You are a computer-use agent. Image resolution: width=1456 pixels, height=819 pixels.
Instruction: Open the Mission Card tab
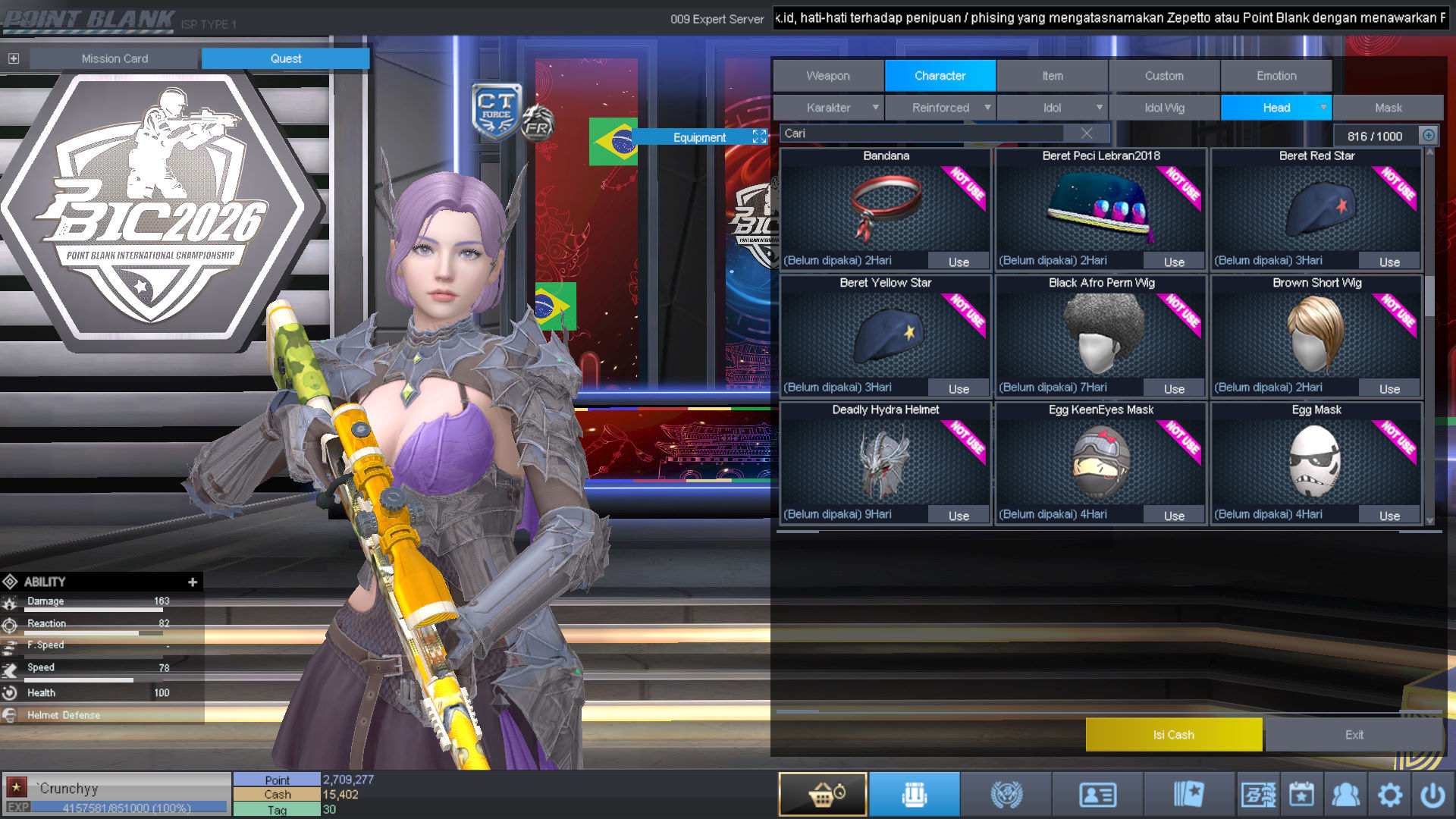115,58
